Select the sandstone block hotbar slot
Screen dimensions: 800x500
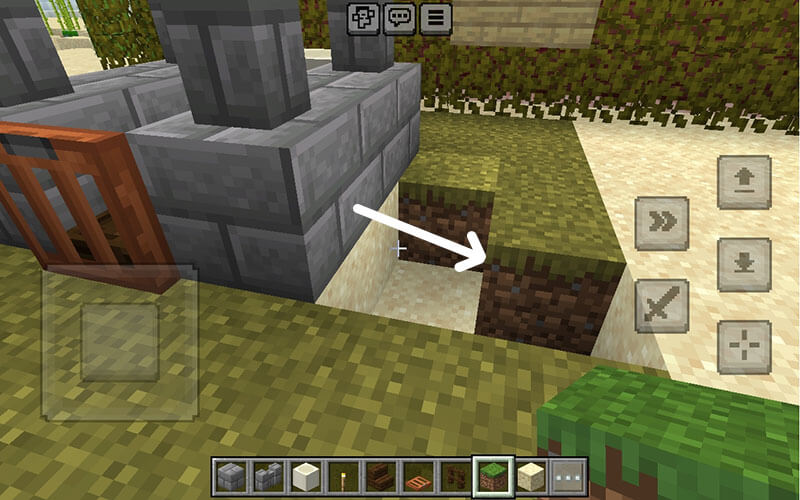point(531,477)
